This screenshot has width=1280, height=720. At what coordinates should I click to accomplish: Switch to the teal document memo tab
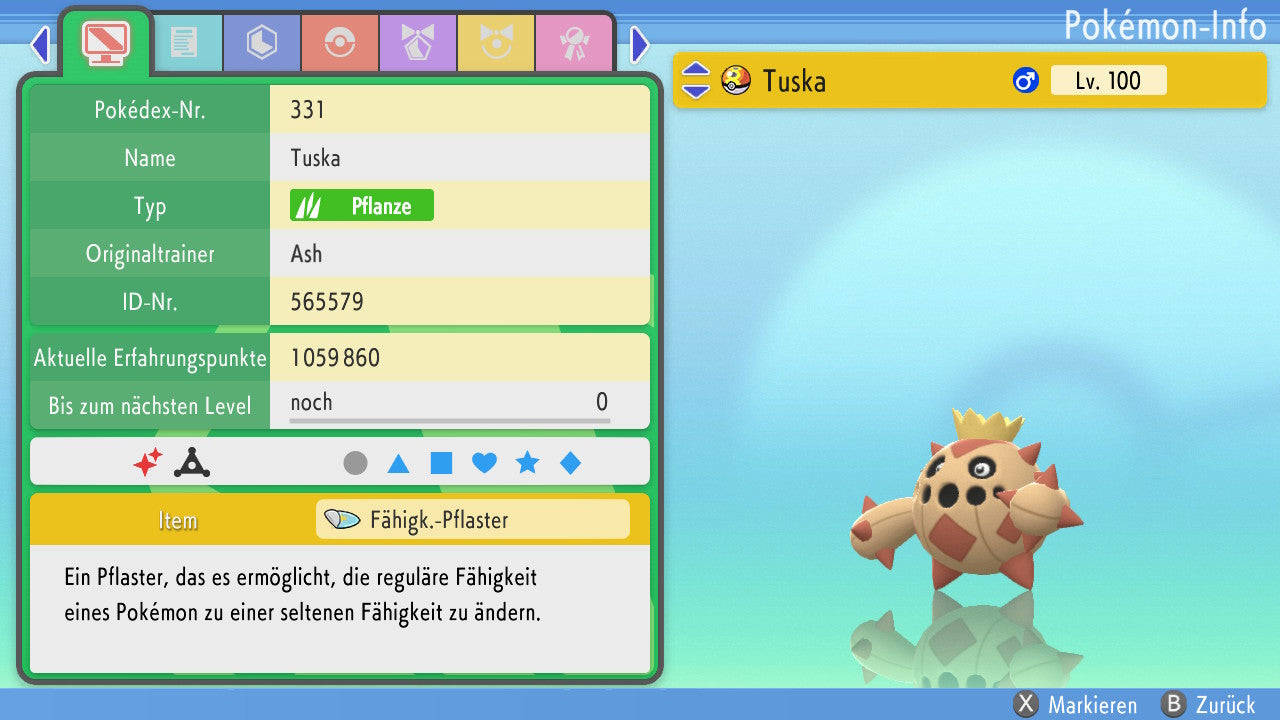click(x=184, y=43)
